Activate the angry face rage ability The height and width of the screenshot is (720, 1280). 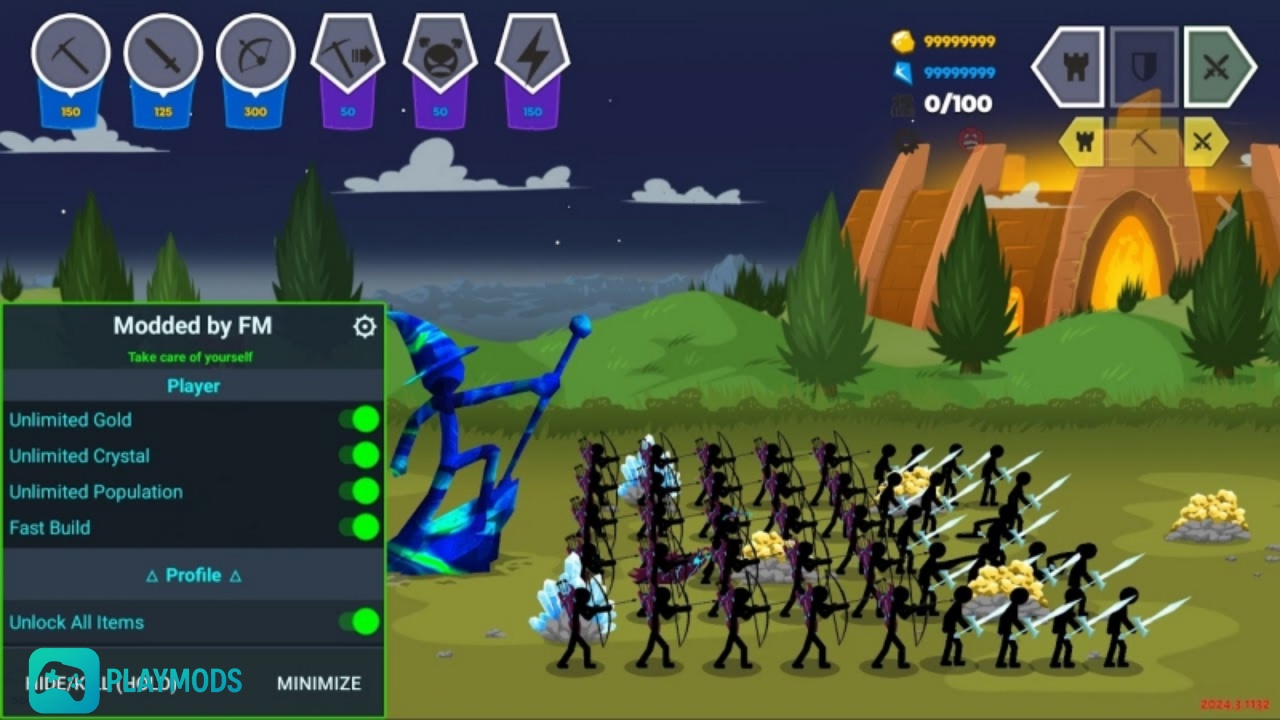[x=440, y=54]
